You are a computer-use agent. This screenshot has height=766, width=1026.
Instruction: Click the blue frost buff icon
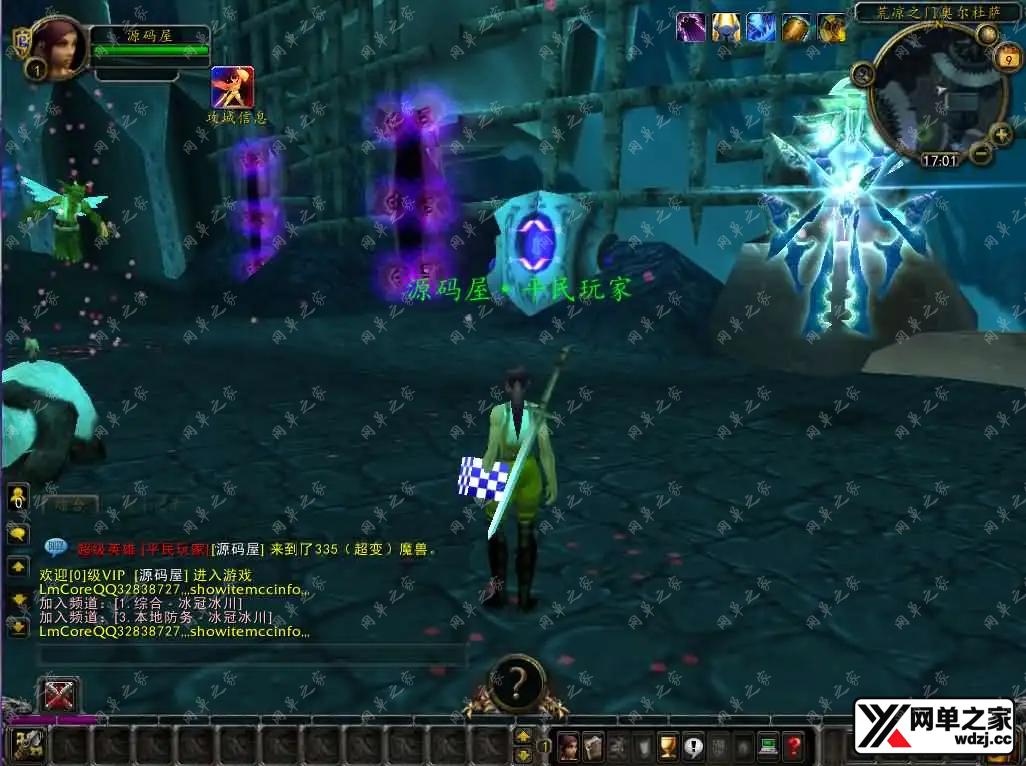click(x=761, y=27)
